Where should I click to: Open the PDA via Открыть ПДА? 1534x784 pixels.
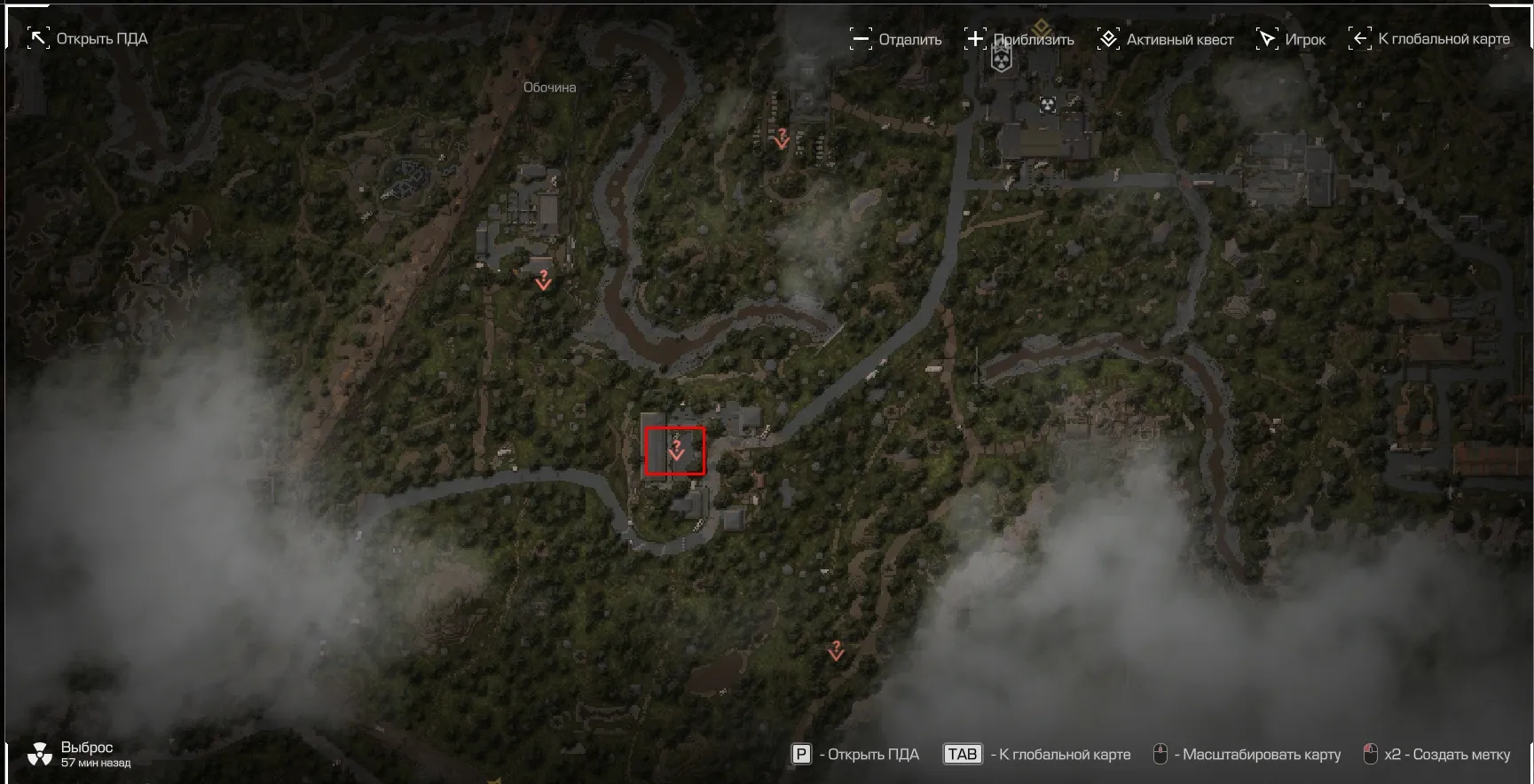(87, 39)
